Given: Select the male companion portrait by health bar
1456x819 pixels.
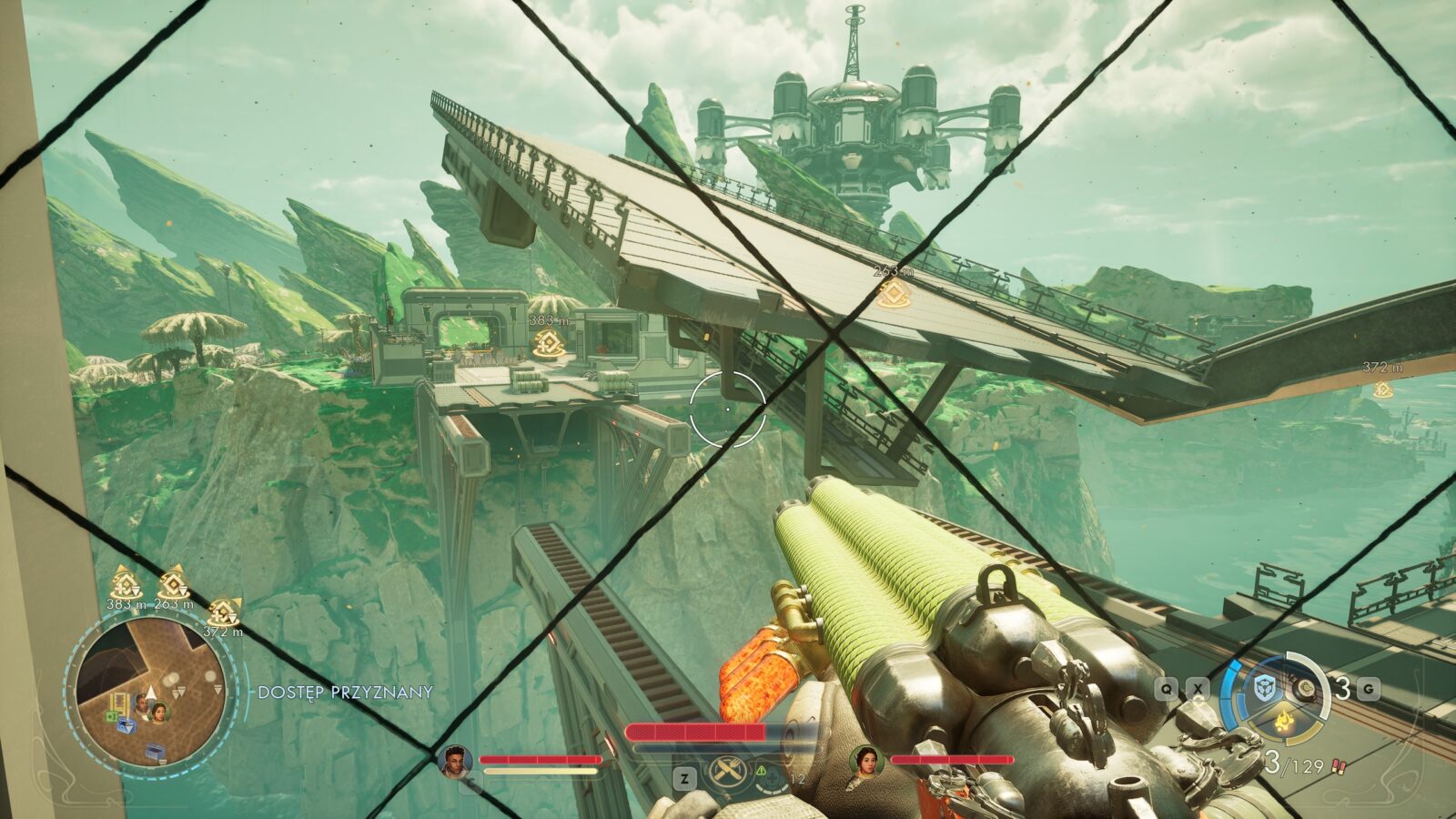Looking at the screenshot, I should pos(455,762).
